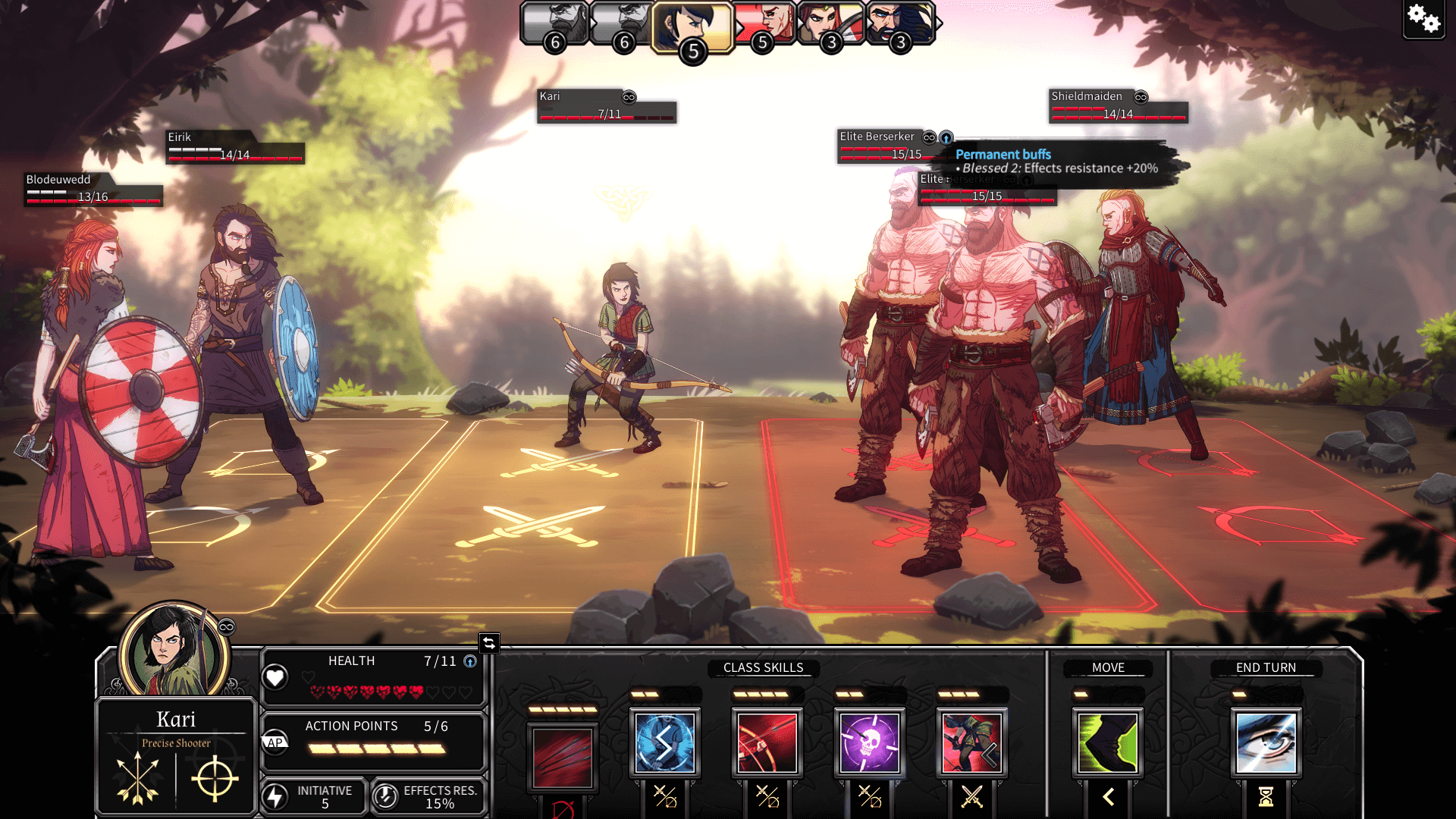Pick Blodeuwedd's portrait in turn order

[831, 23]
